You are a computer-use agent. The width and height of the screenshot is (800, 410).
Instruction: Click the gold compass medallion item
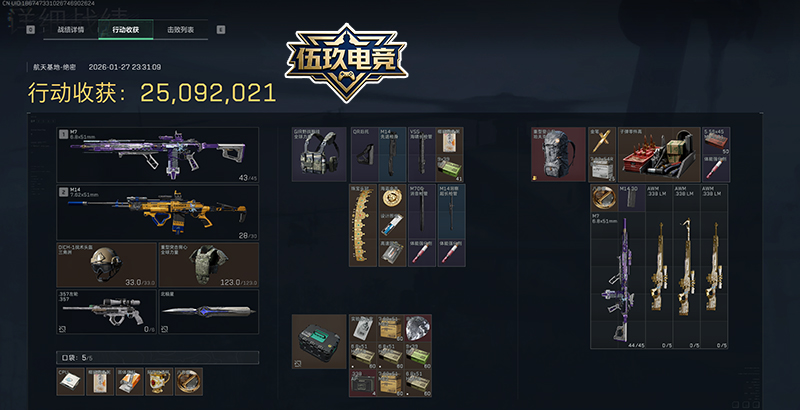[189, 379]
